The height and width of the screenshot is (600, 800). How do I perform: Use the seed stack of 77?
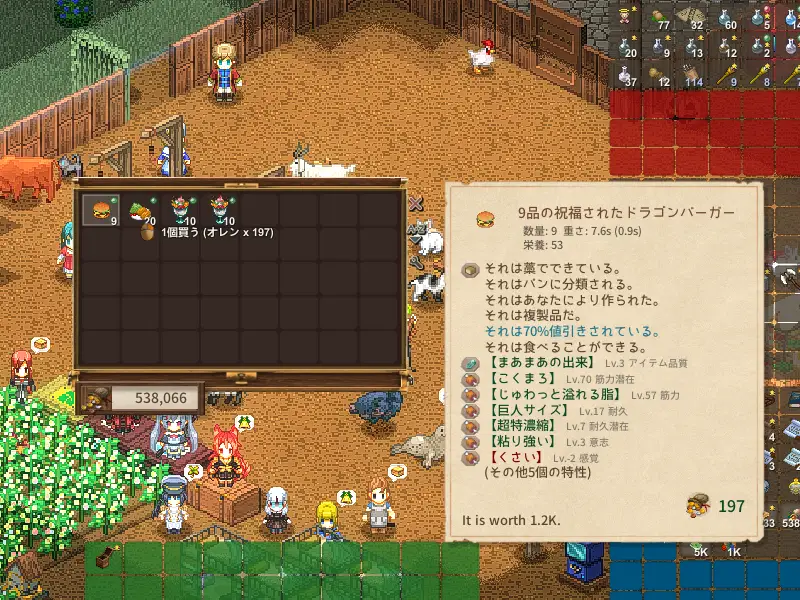(659, 15)
